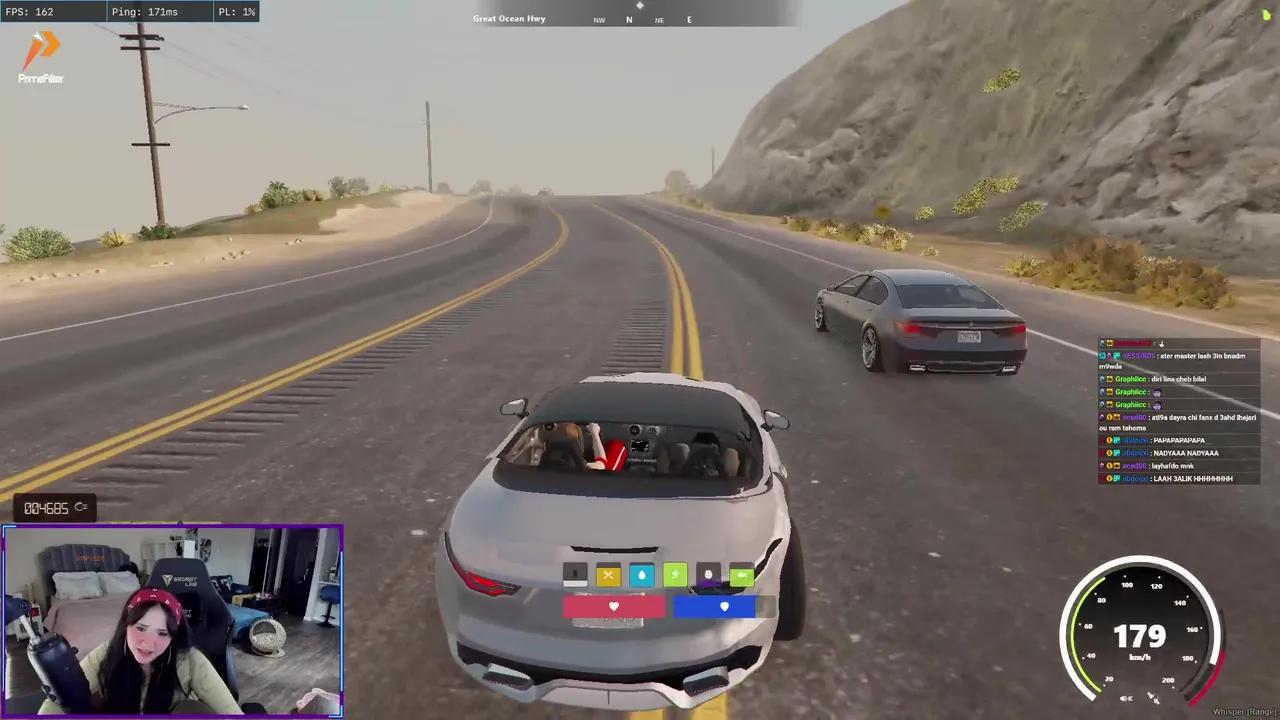Click the white 8-ball indicator icon
The width and height of the screenshot is (1280, 720).
708,574
